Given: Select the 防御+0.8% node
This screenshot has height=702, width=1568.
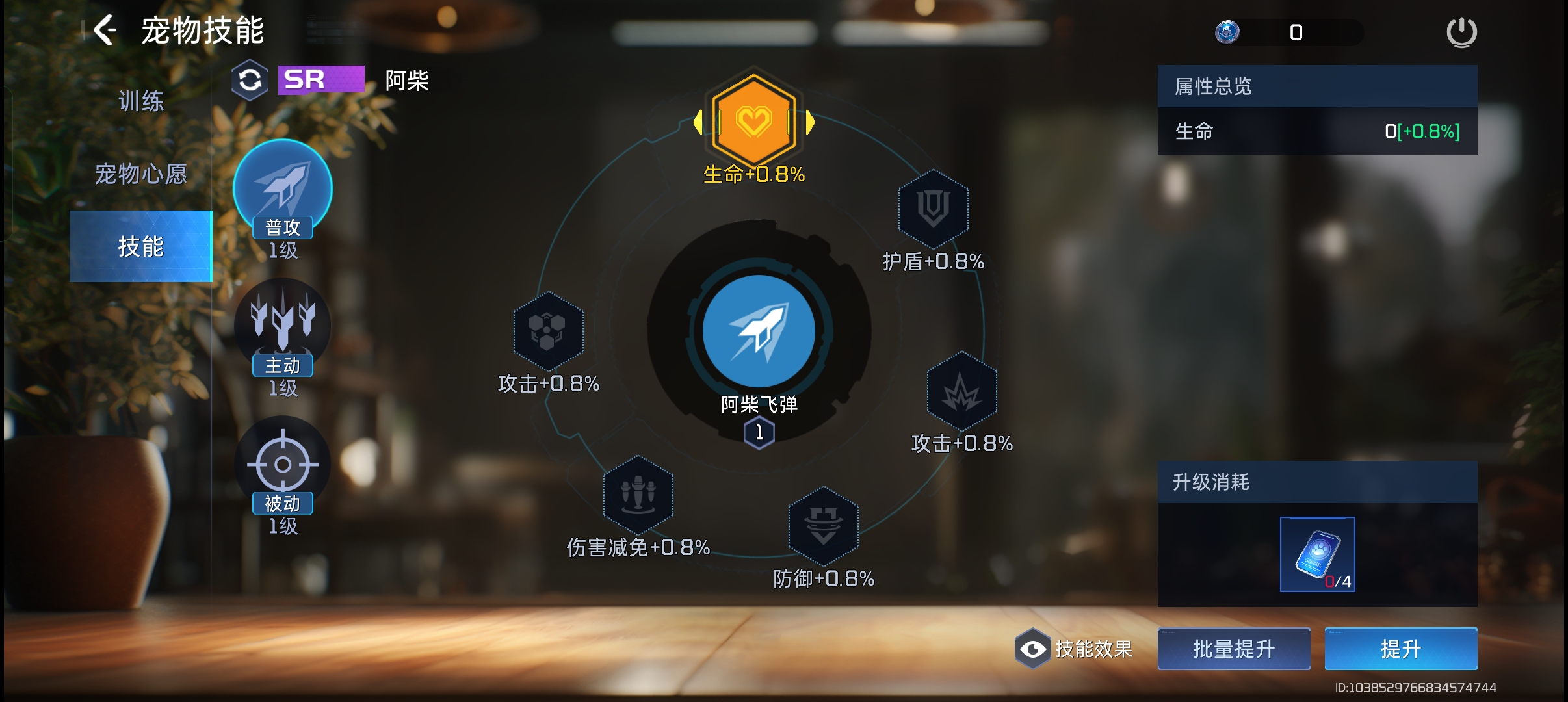Looking at the screenshot, I should pyautogui.click(x=824, y=525).
